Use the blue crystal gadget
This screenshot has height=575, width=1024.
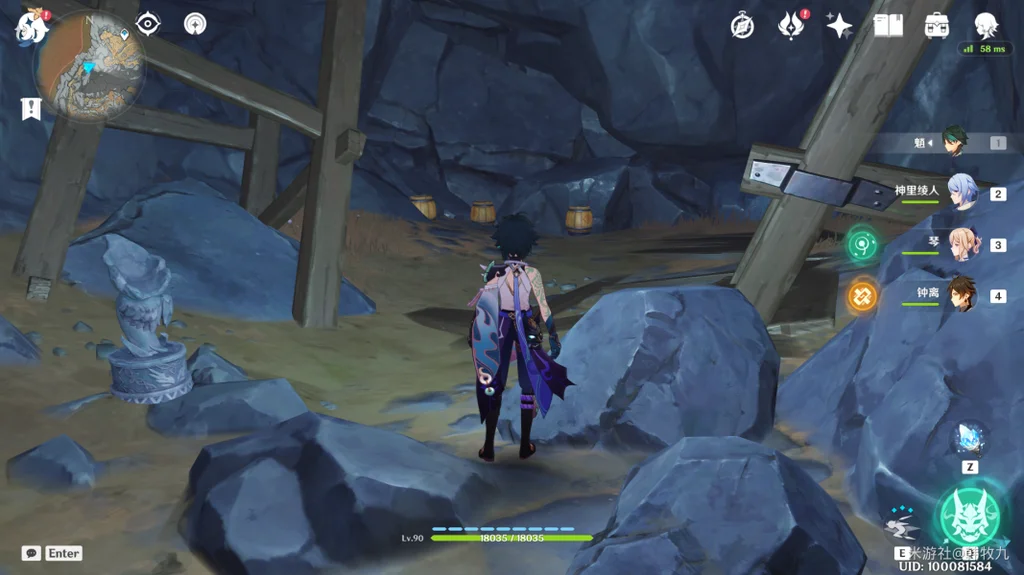click(969, 438)
